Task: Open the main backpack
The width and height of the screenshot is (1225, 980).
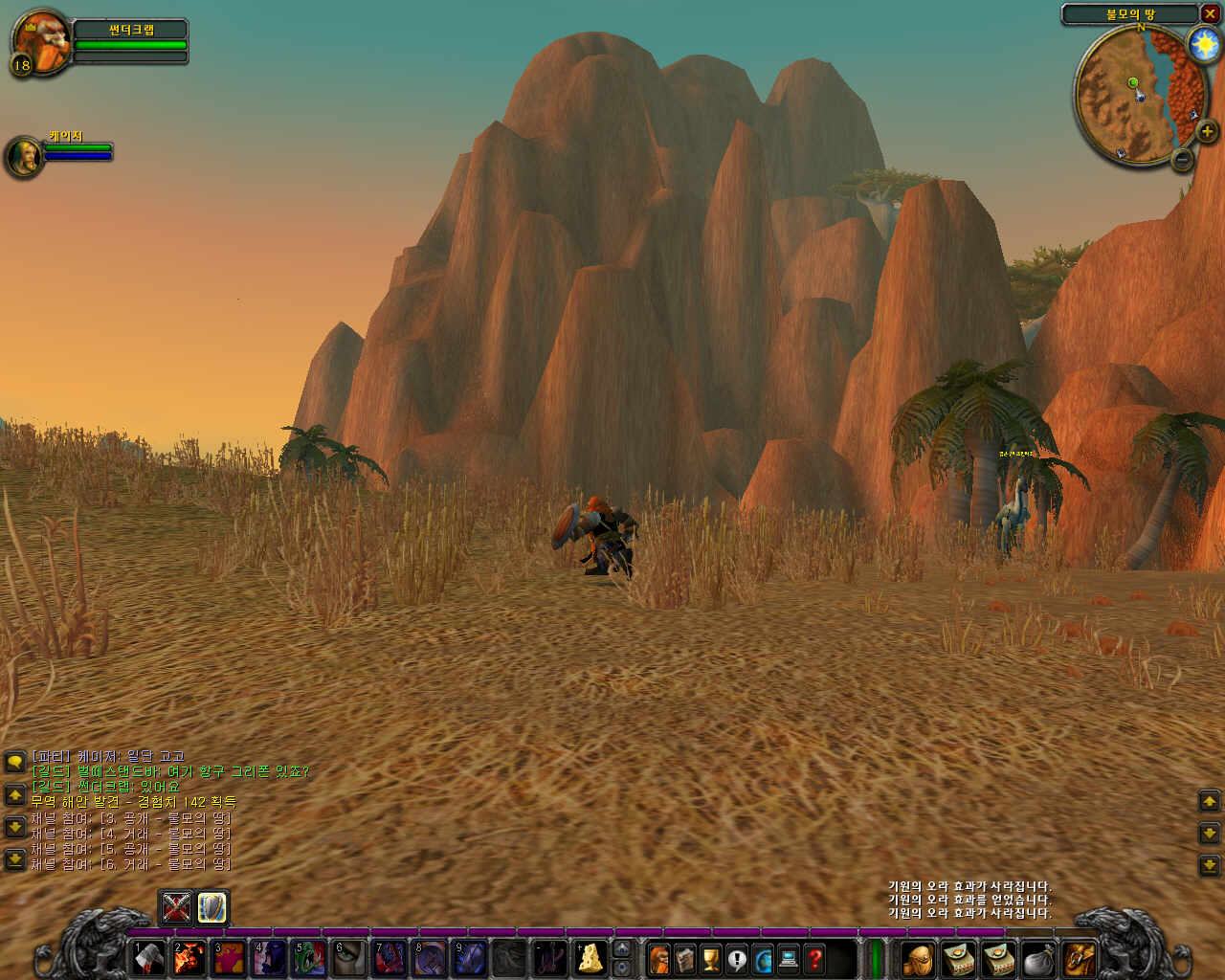Action: click(1080, 958)
